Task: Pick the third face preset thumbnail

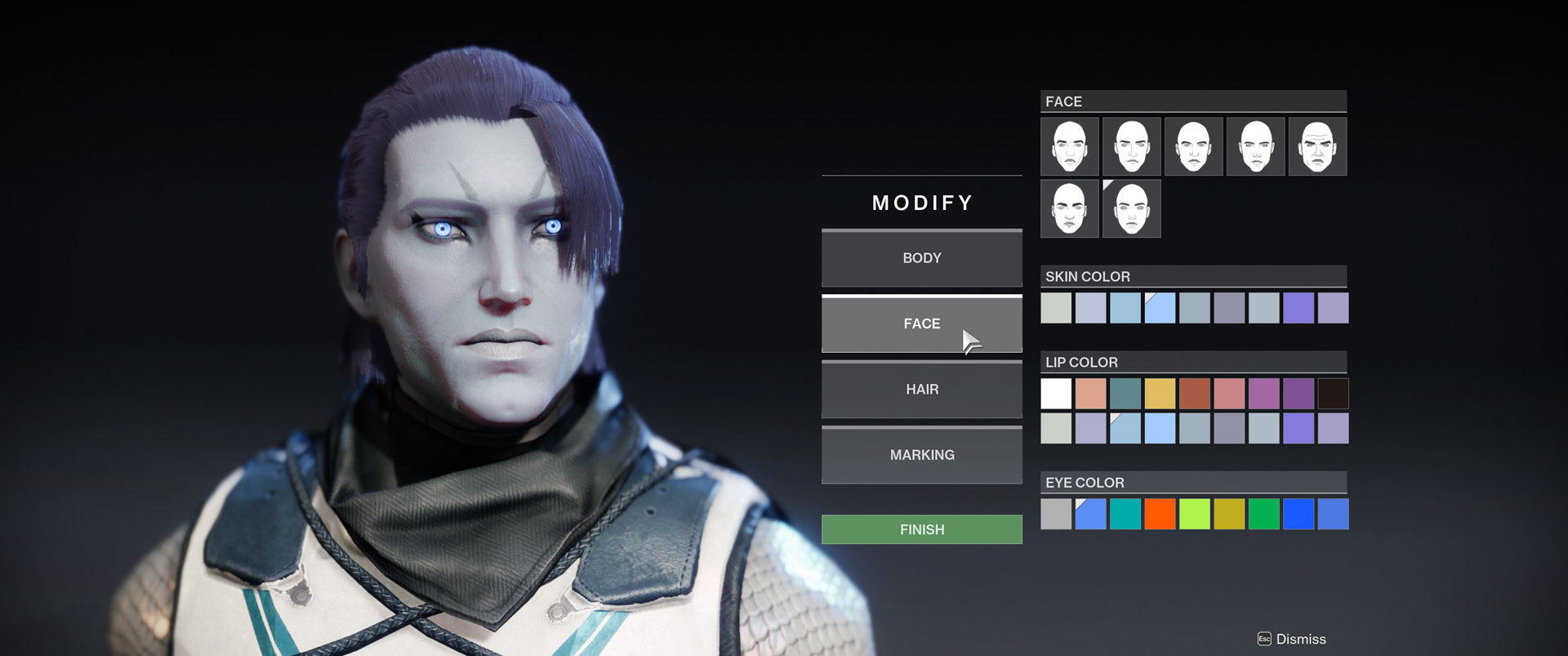Action: [1193, 146]
